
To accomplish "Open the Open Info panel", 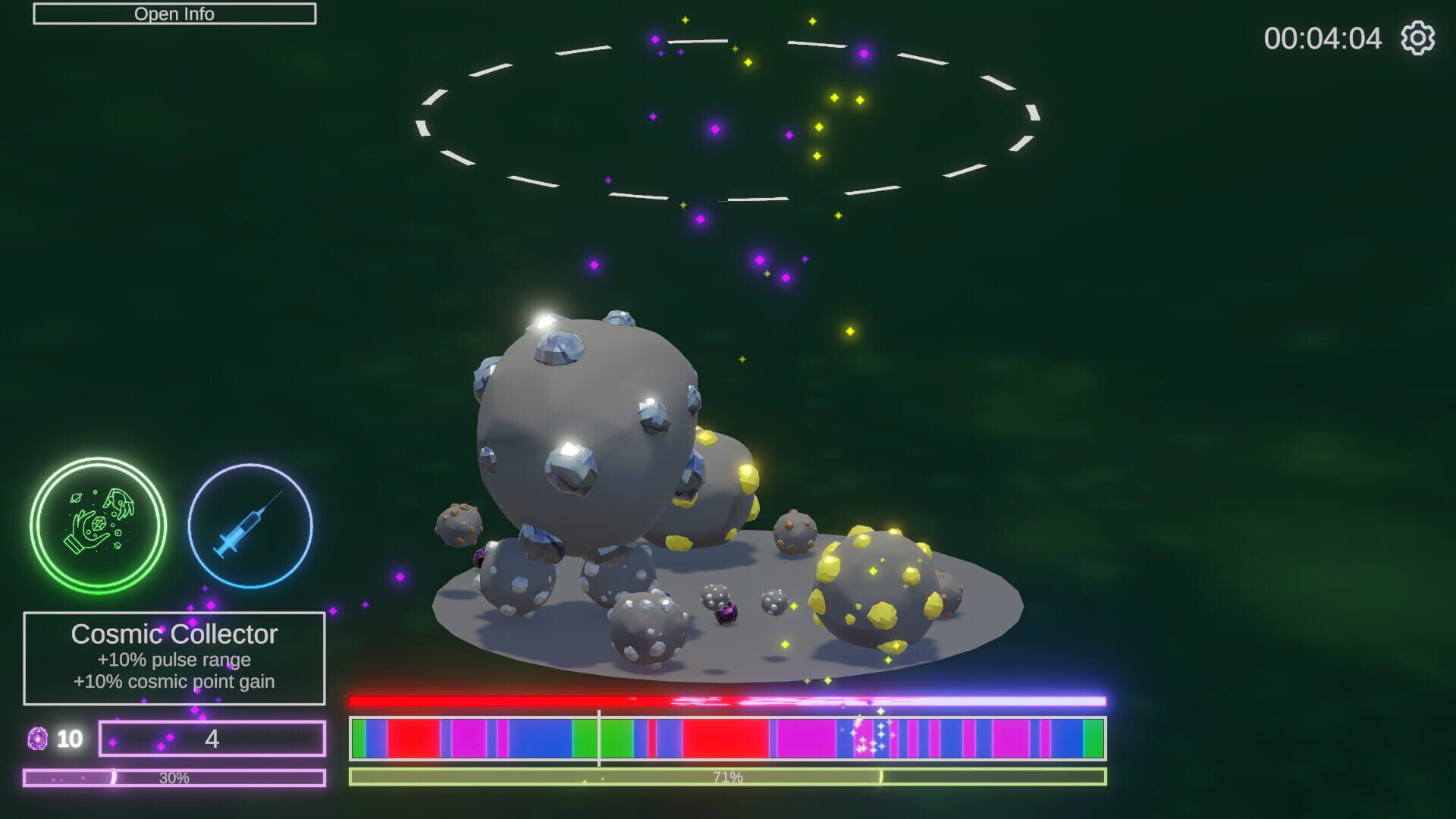I will (x=174, y=13).
